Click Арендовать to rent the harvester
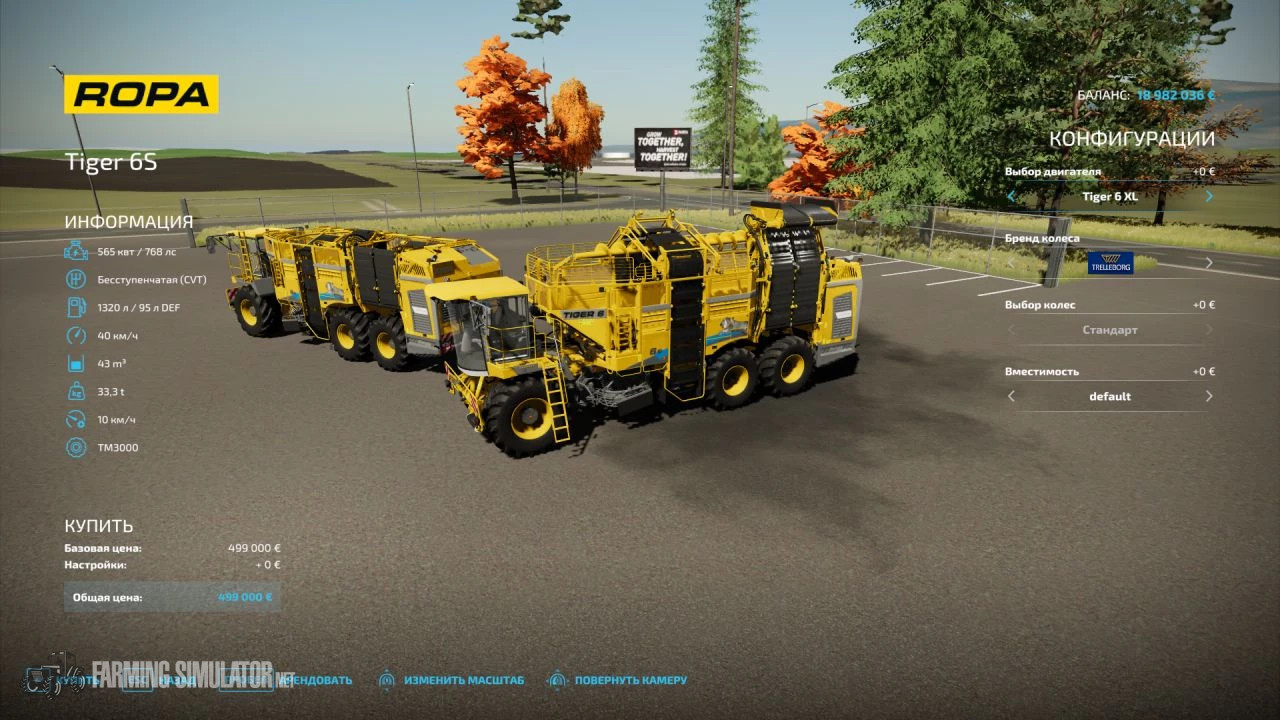The height and width of the screenshot is (720, 1280). pos(315,679)
